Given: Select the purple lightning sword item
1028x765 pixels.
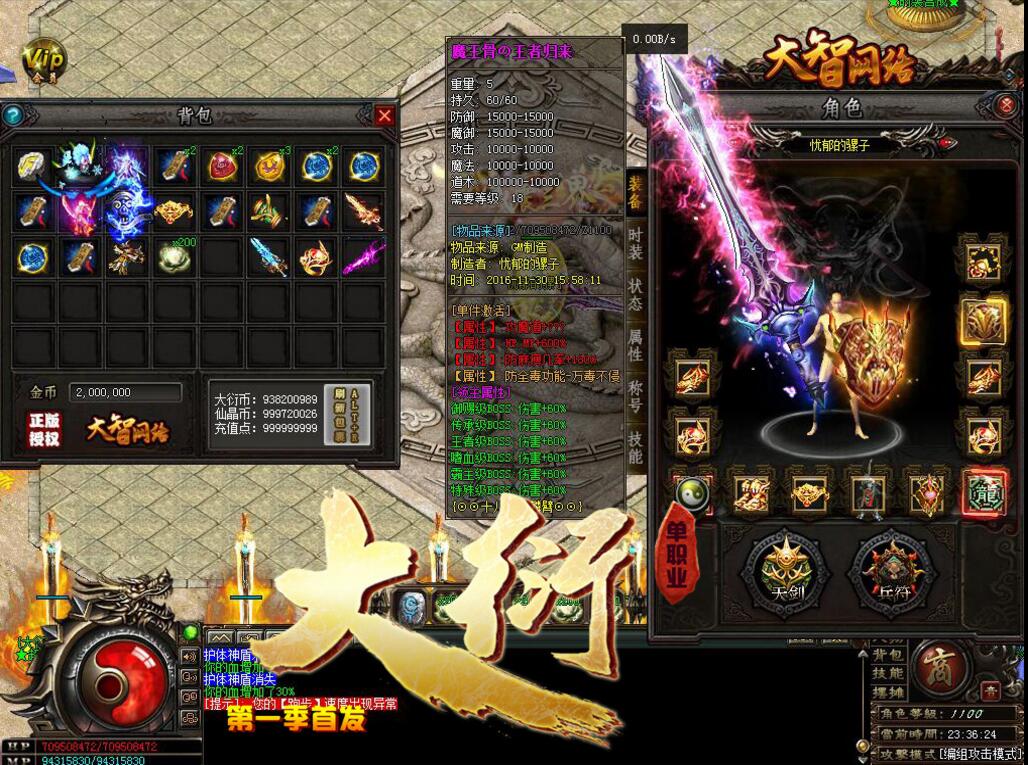Looking at the screenshot, I should tap(363, 257).
